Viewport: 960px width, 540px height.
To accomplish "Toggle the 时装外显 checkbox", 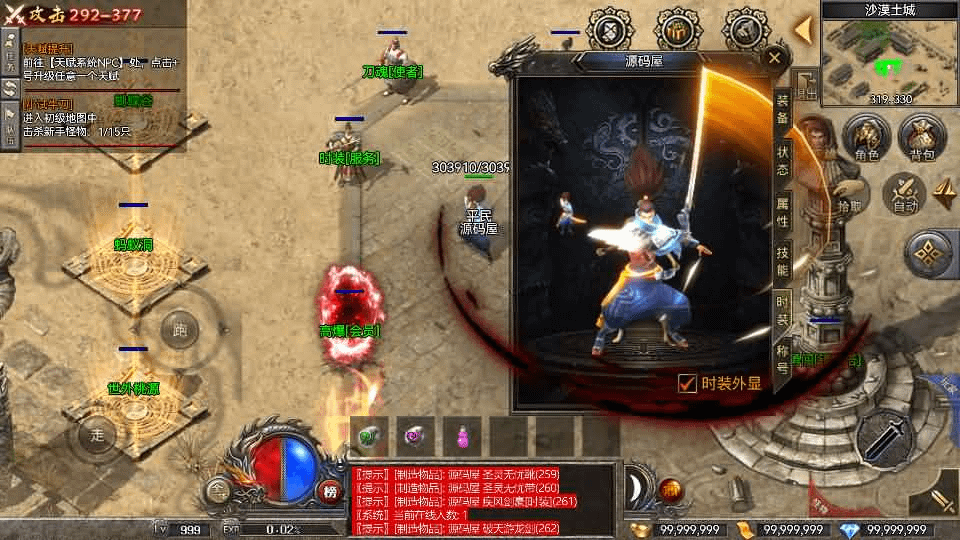I will [x=687, y=383].
